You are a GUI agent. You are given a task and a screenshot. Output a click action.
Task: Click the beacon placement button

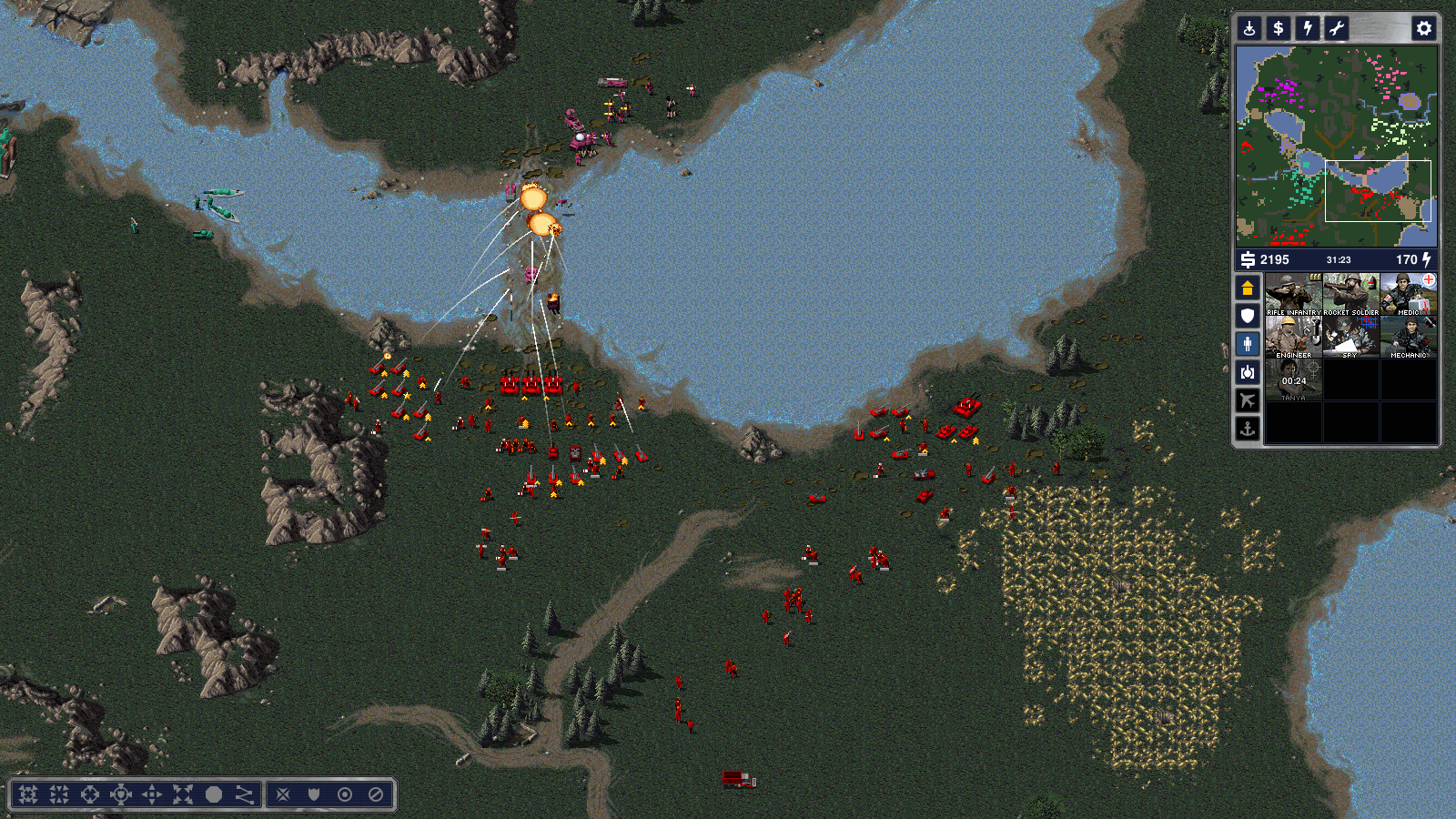click(1249, 28)
